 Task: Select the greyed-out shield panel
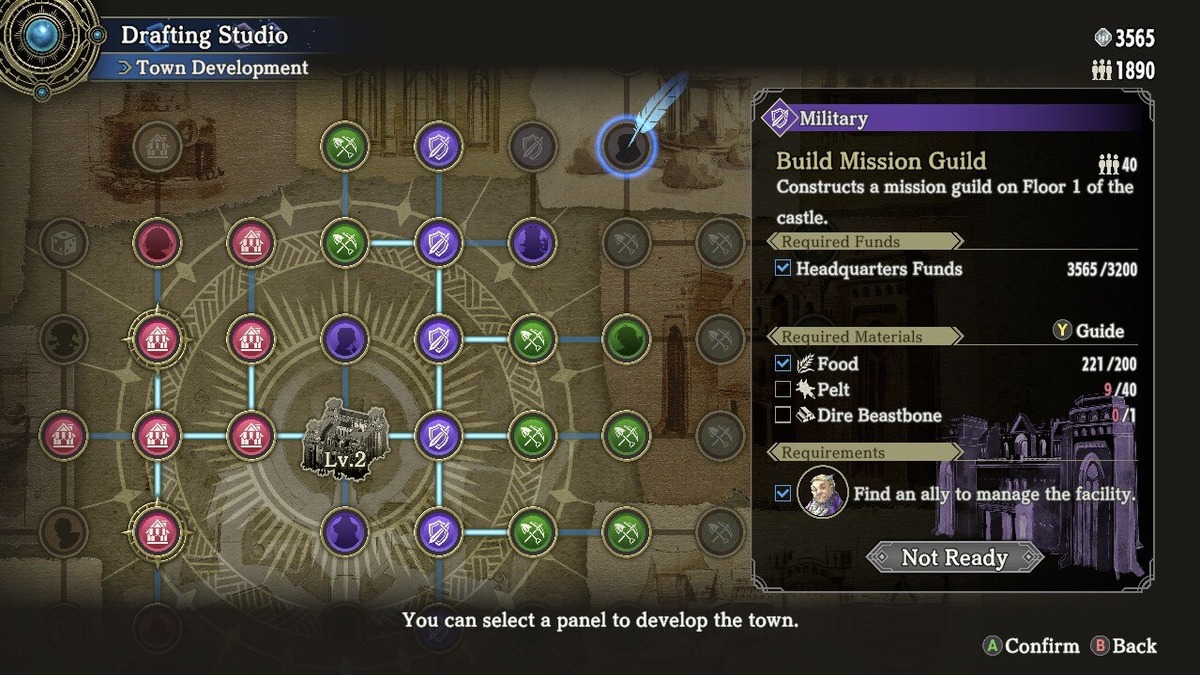[532, 148]
